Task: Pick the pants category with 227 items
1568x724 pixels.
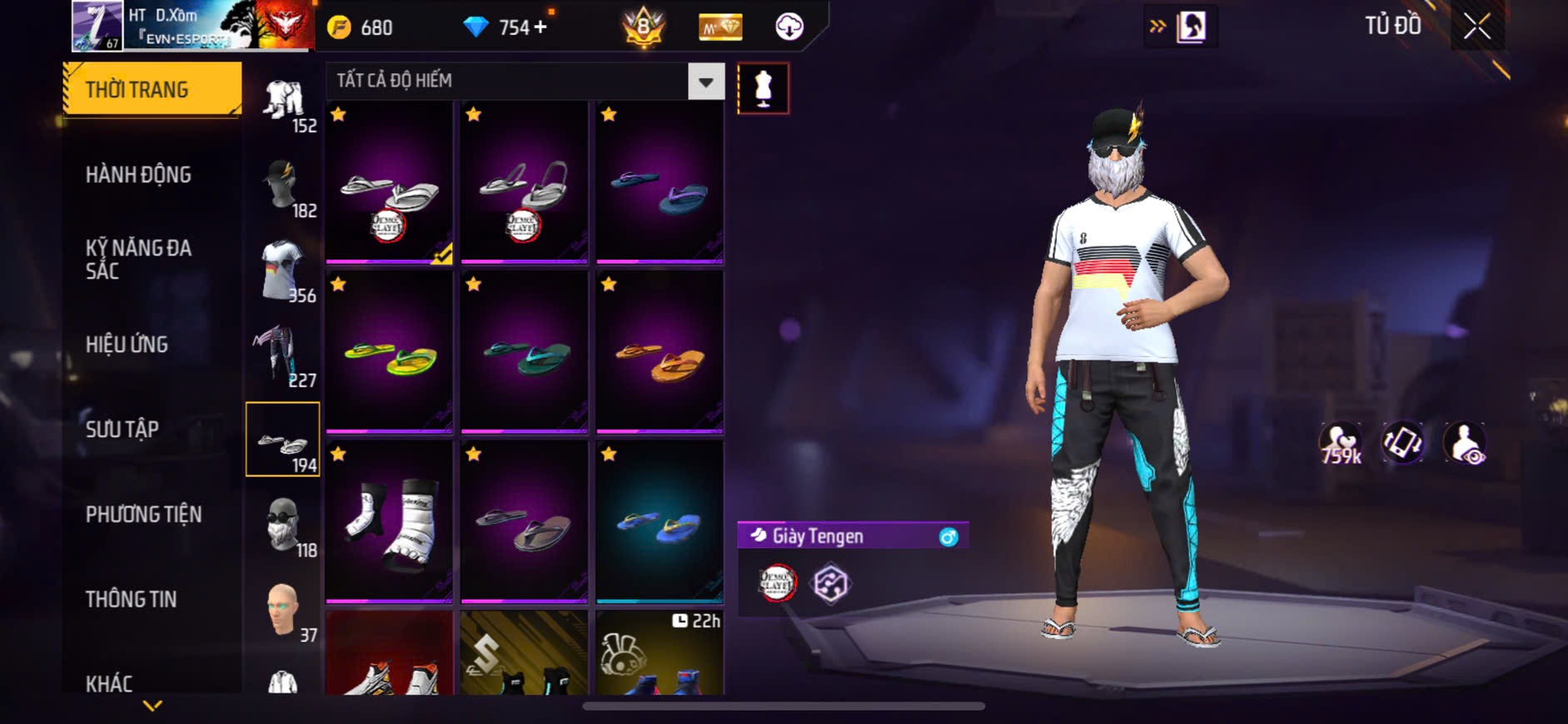Action: click(x=283, y=356)
